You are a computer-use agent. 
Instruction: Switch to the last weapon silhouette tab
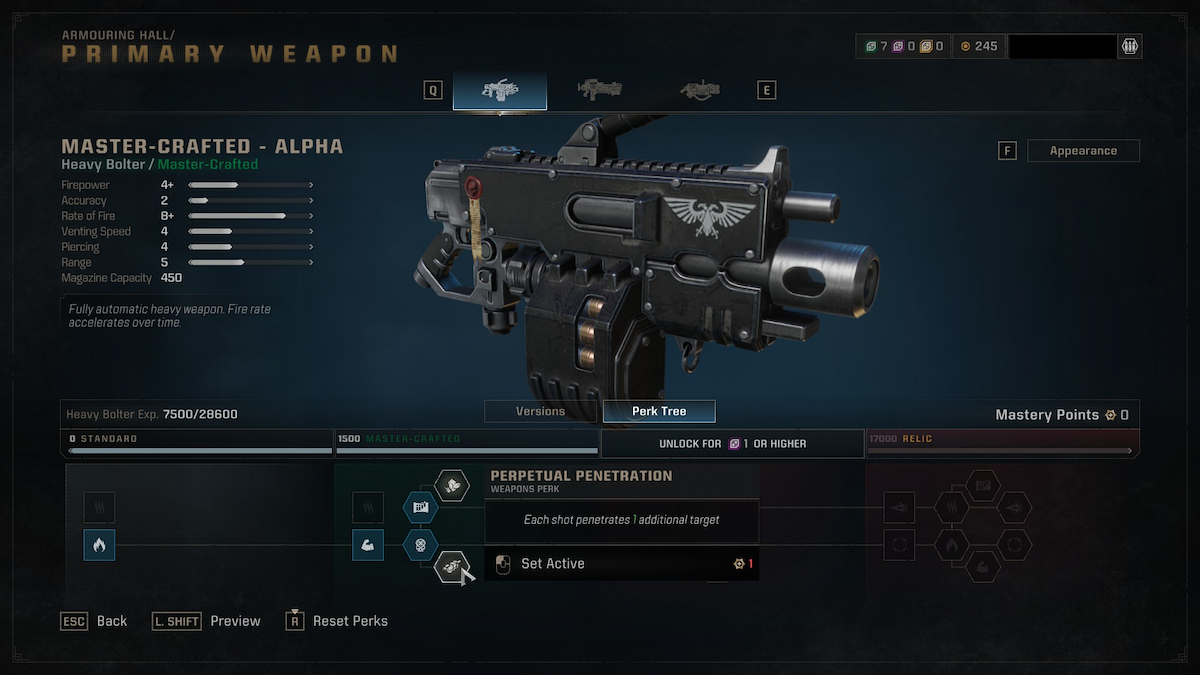(x=699, y=91)
